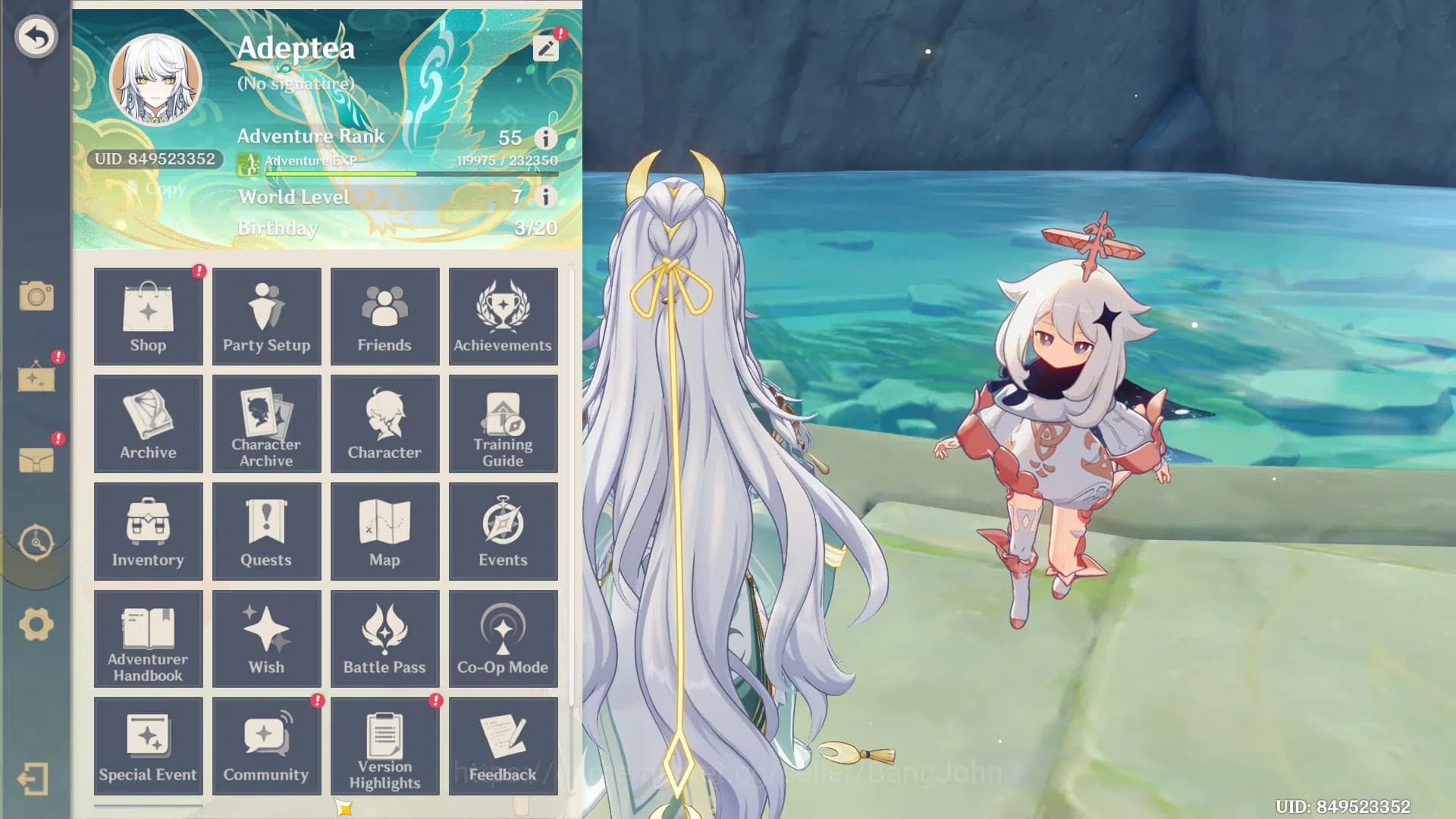Show Adventure Rank details via the info icon
The image size is (1456, 819).
pos(544,139)
